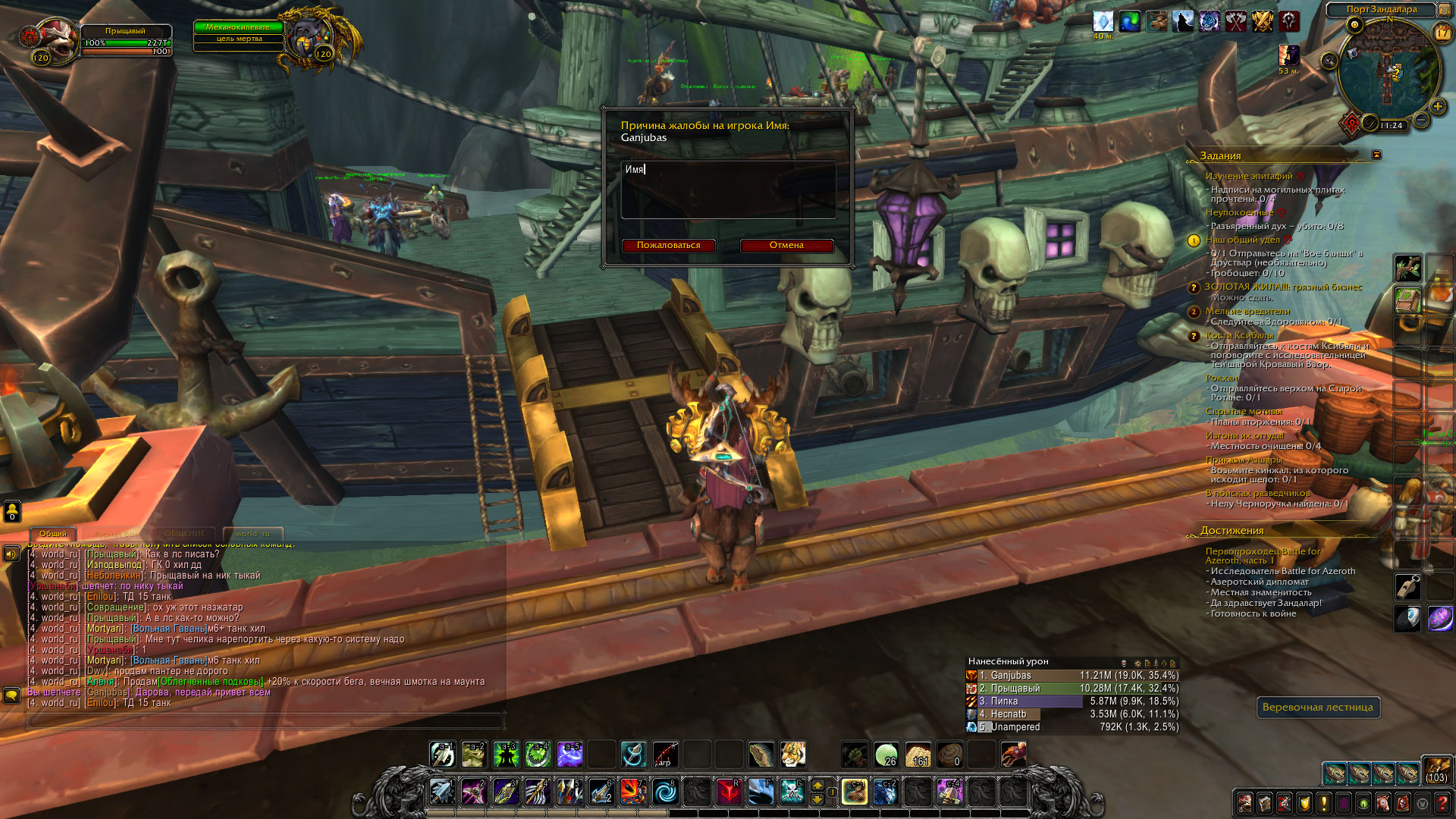Screen dimensions: 1456x819
Task: Click the red Пожаловаться button
Action: (x=668, y=245)
